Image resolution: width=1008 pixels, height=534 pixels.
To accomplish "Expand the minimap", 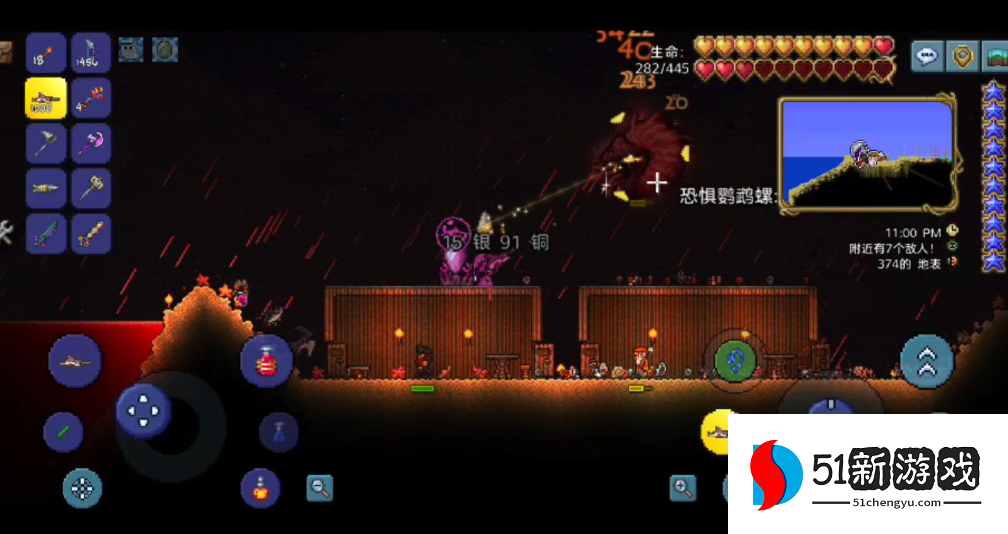I will coord(866,155).
